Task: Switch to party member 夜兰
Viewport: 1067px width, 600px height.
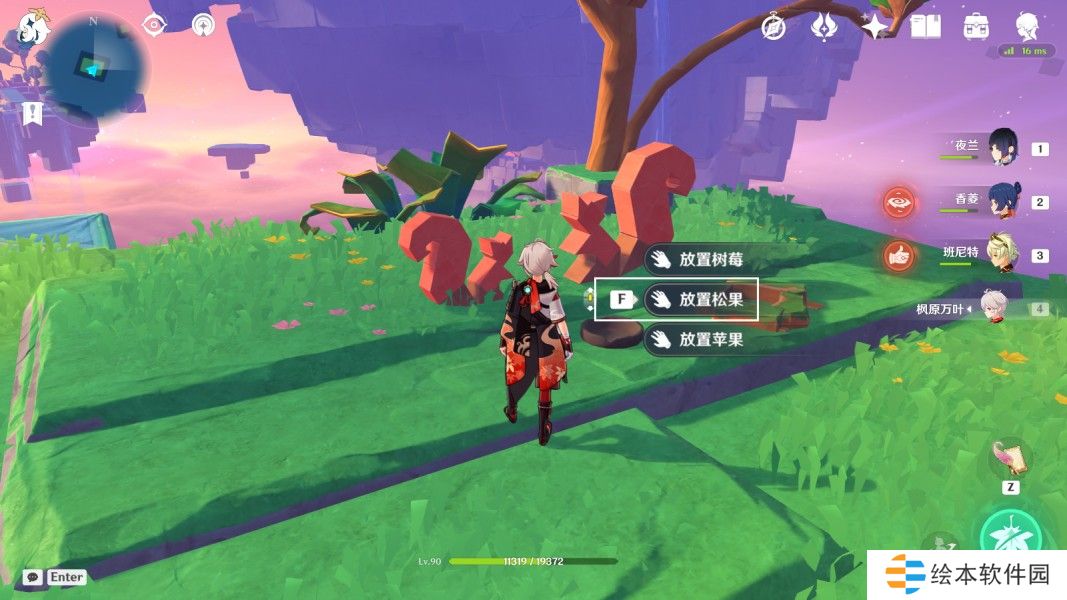Action: click(x=1002, y=148)
